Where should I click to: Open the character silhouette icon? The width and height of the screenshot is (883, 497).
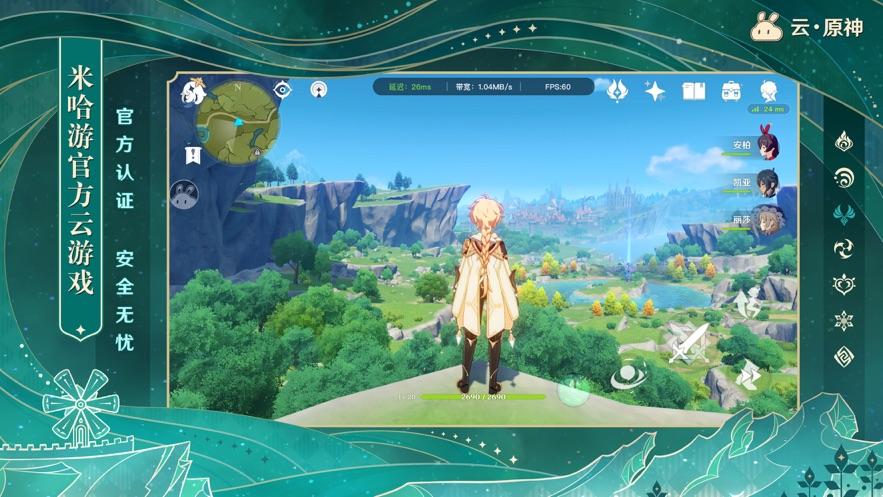[x=769, y=91]
